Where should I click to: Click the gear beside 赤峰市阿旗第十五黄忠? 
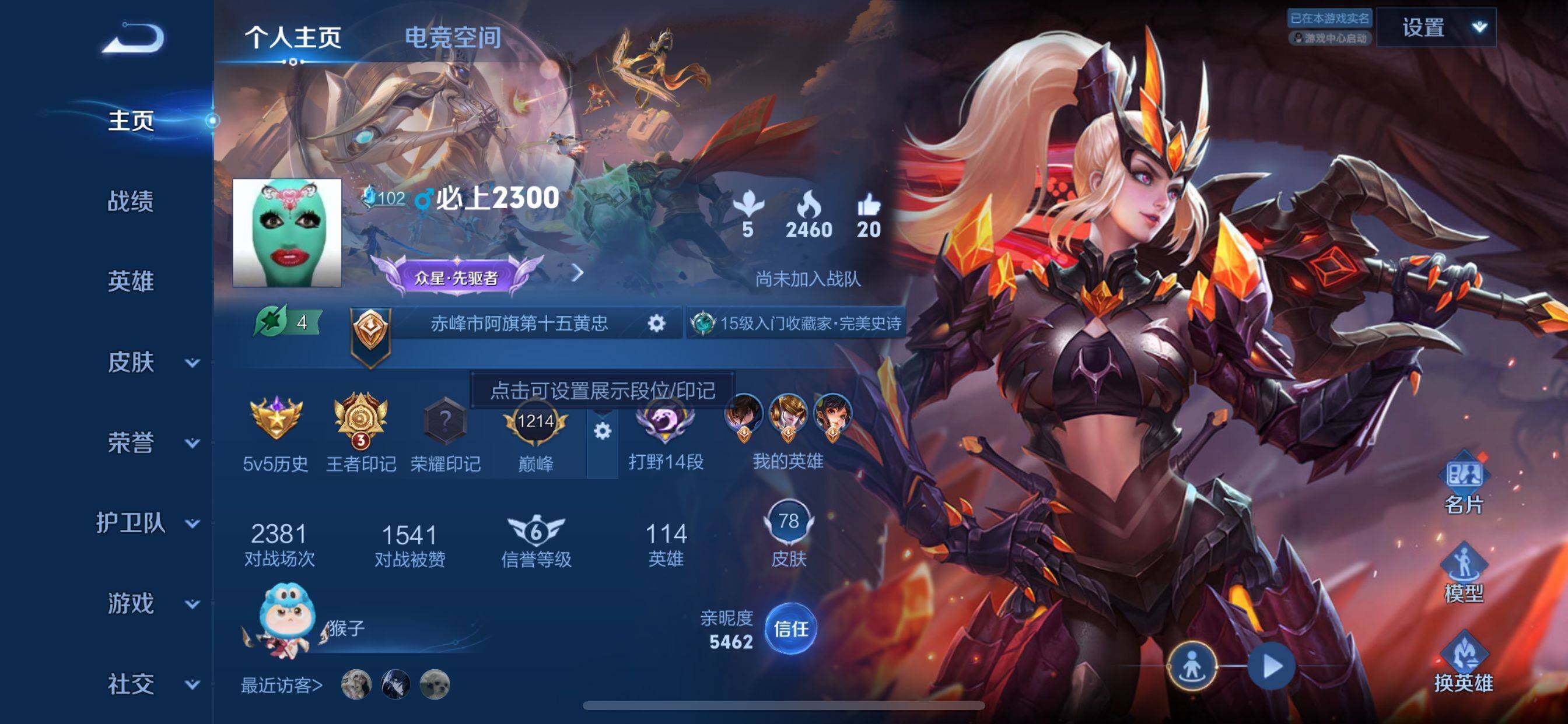[x=656, y=323]
